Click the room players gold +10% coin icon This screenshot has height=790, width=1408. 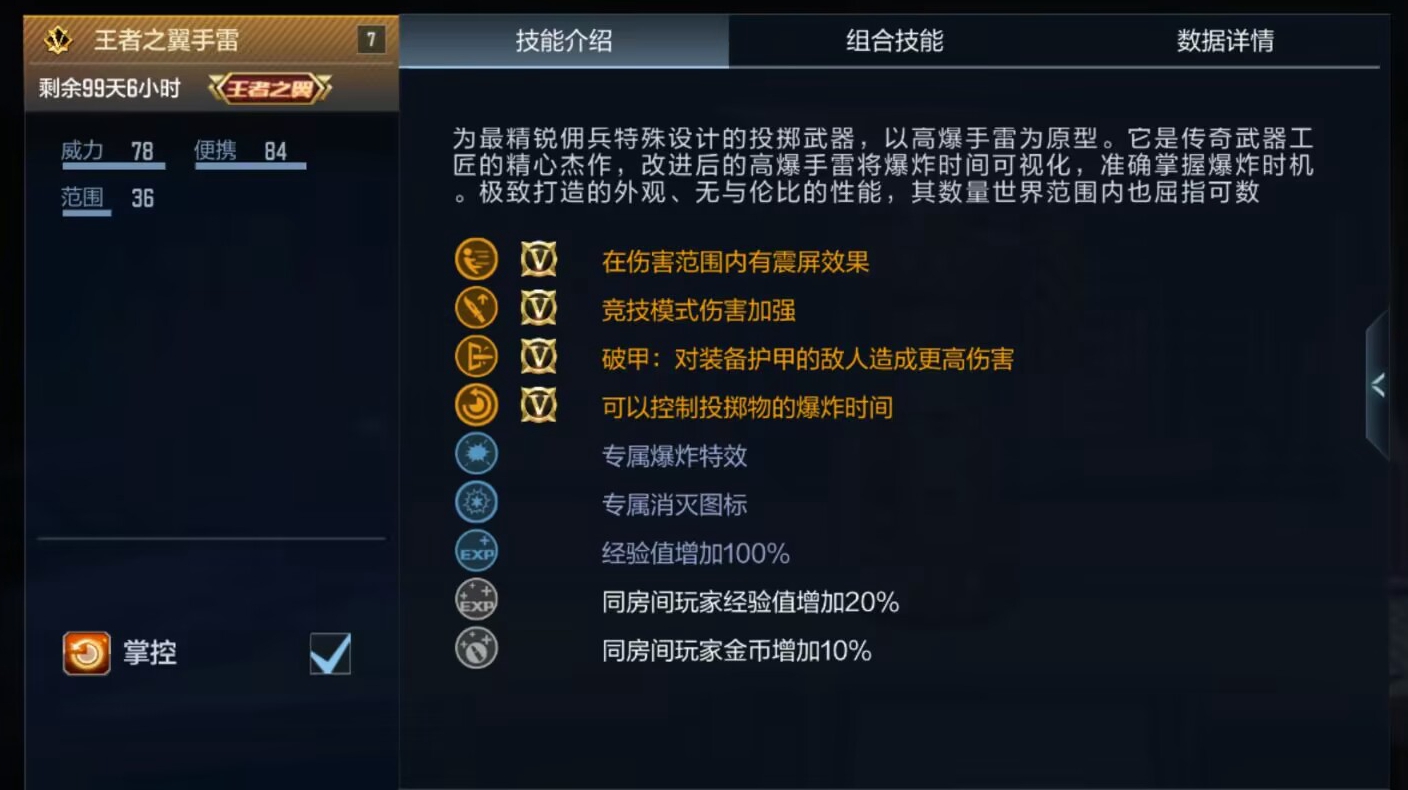click(476, 650)
